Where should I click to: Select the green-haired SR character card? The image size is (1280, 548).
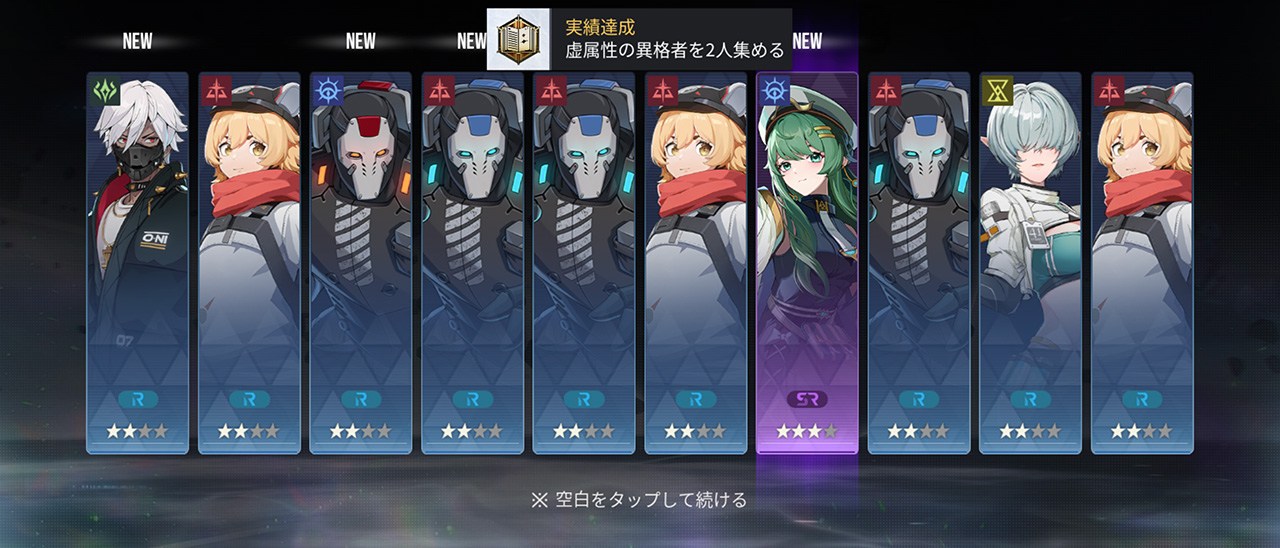[806, 262]
